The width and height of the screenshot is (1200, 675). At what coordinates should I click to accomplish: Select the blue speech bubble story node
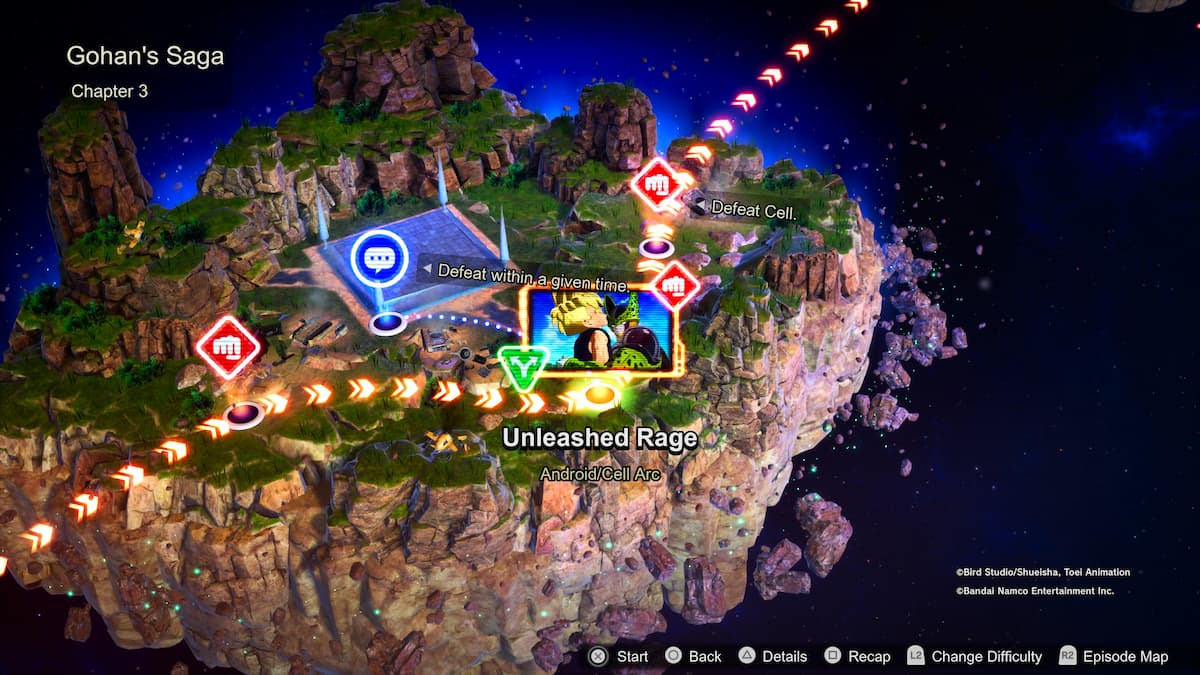click(x=379, y=259)
